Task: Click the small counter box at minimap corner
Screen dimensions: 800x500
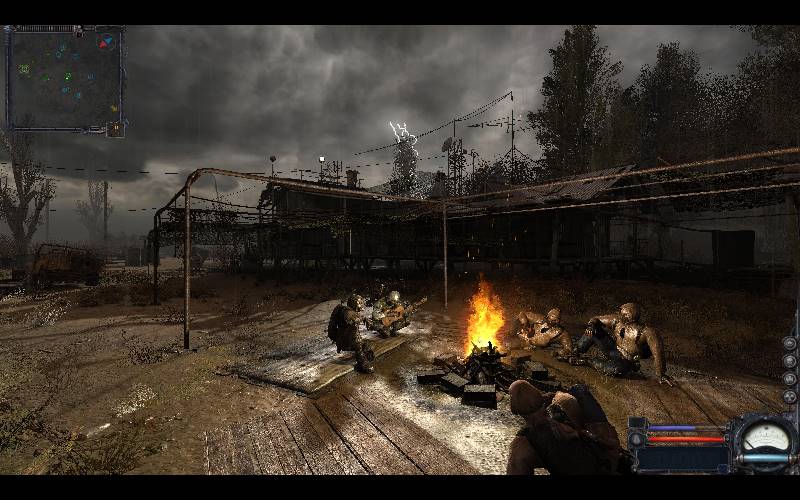Action: tap(116, 129)
